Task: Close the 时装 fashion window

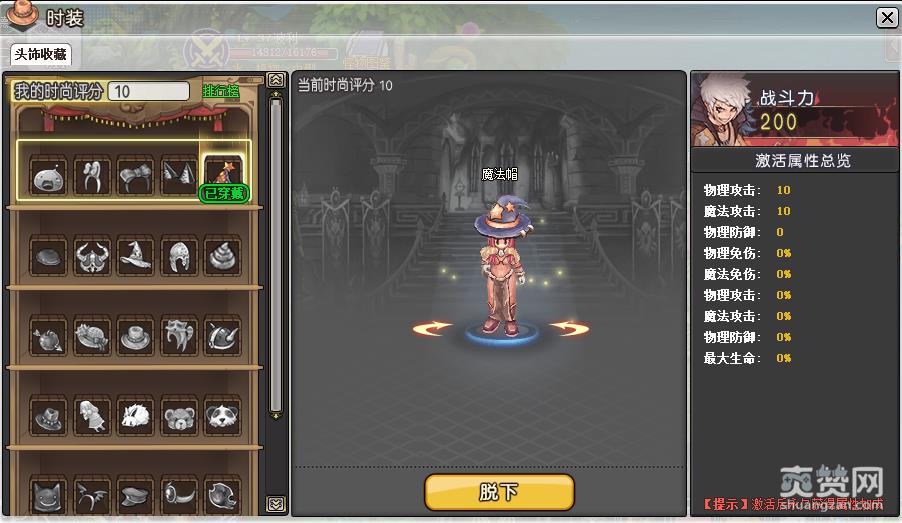Action: [886, 18]
